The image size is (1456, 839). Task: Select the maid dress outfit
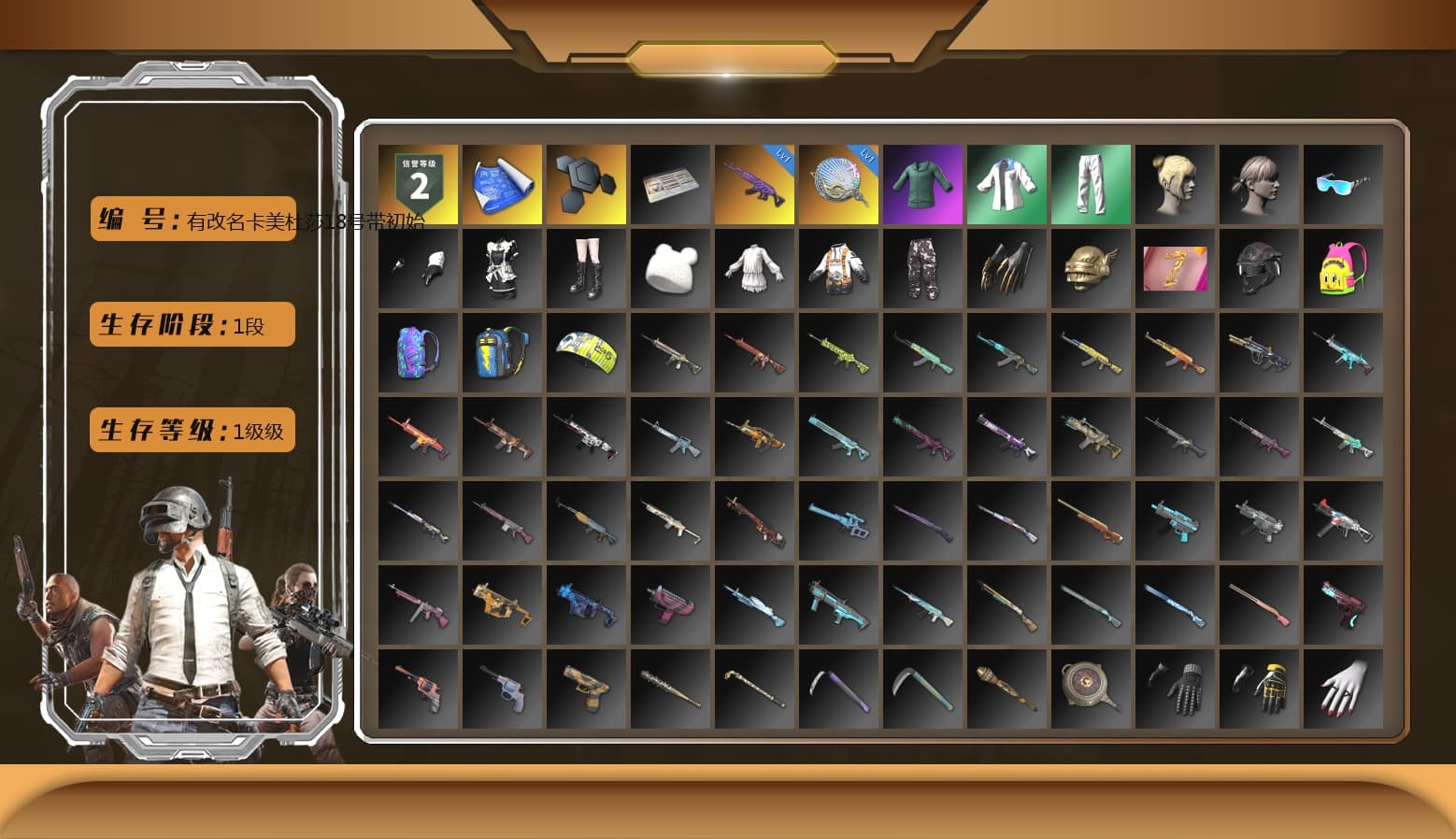[x=502, y=269]
